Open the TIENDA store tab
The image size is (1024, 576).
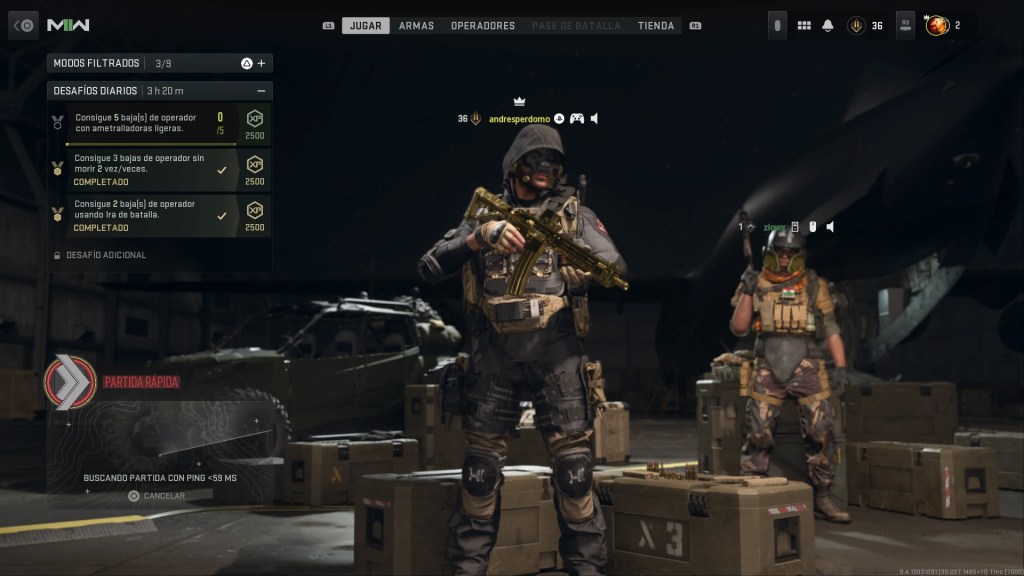coord(656,25)
